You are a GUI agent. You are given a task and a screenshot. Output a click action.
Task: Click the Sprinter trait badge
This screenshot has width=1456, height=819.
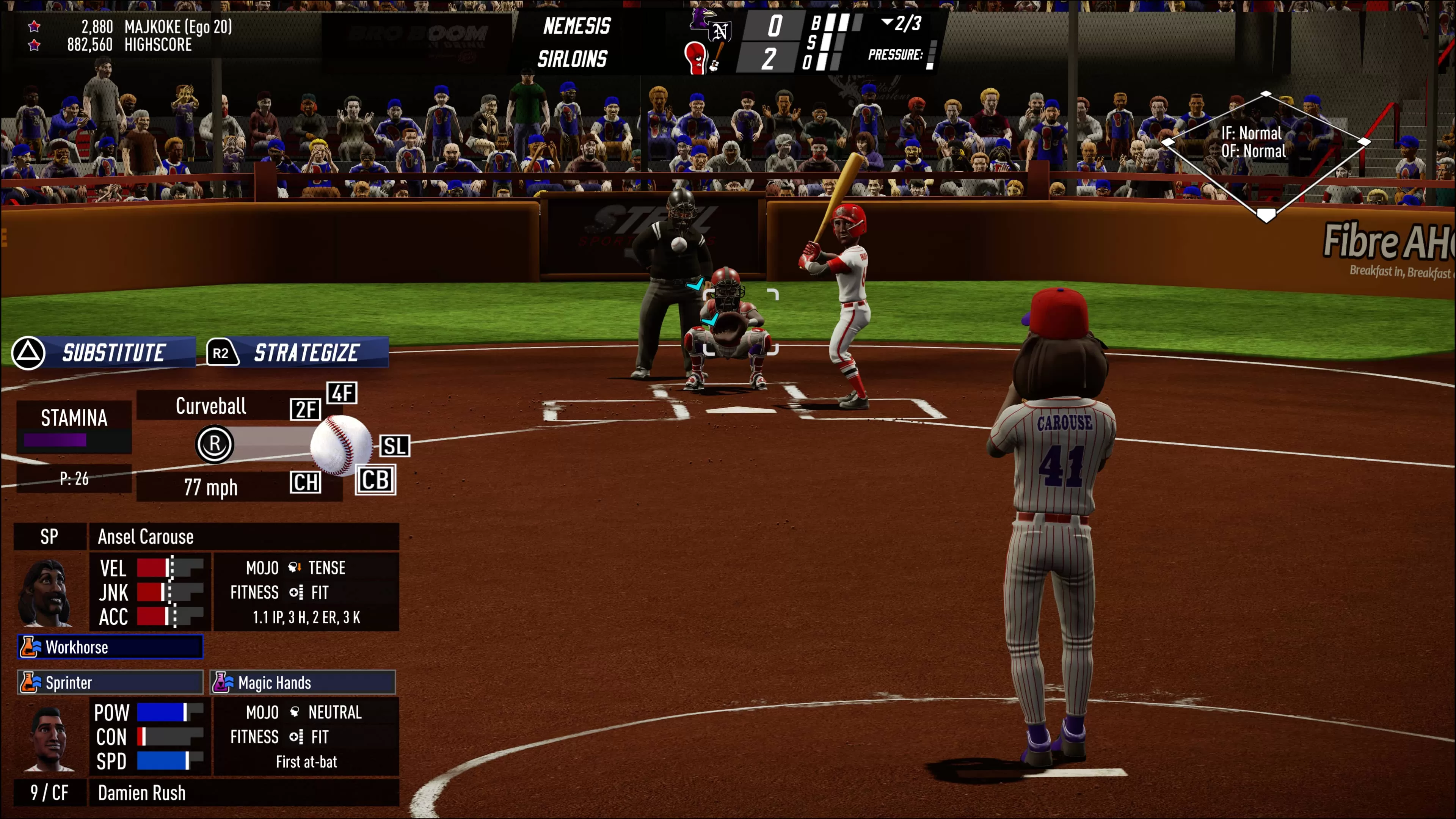point(110,682)
